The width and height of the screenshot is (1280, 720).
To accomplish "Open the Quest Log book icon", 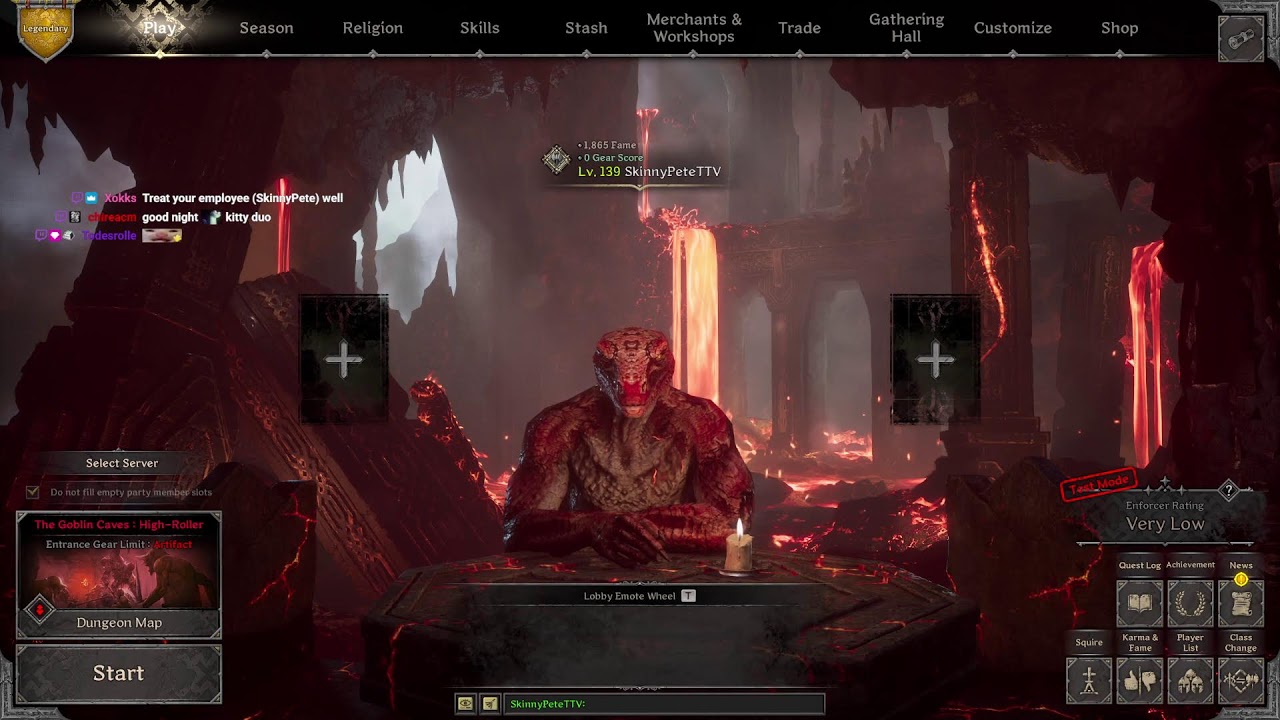I will pyautogui.click(x=1139, y=603).
